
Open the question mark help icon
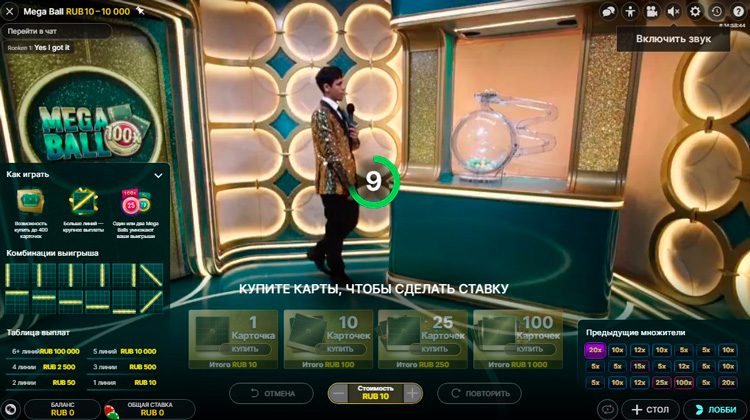point(738,11)
